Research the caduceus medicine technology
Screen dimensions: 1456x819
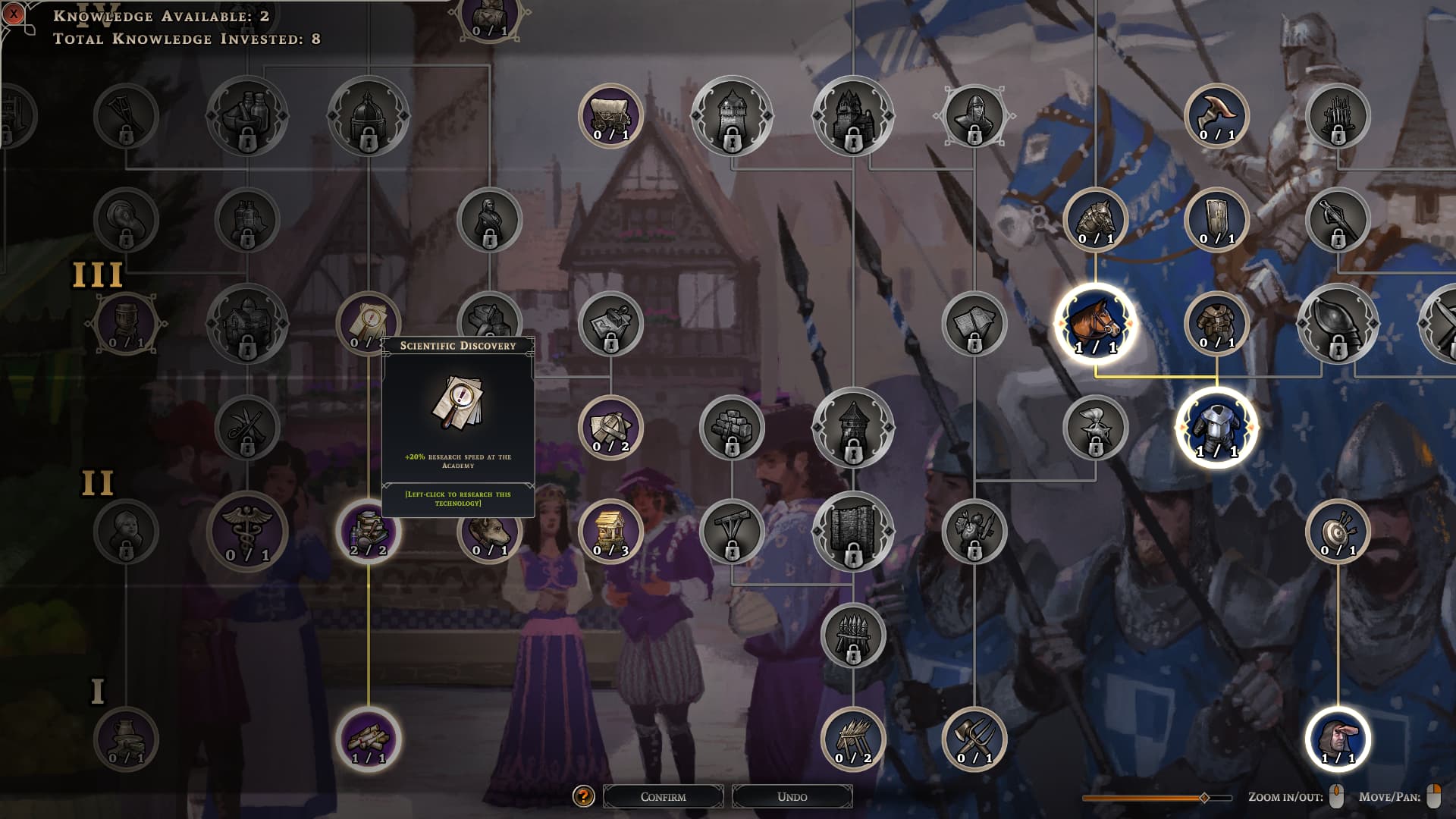[247, 531]
